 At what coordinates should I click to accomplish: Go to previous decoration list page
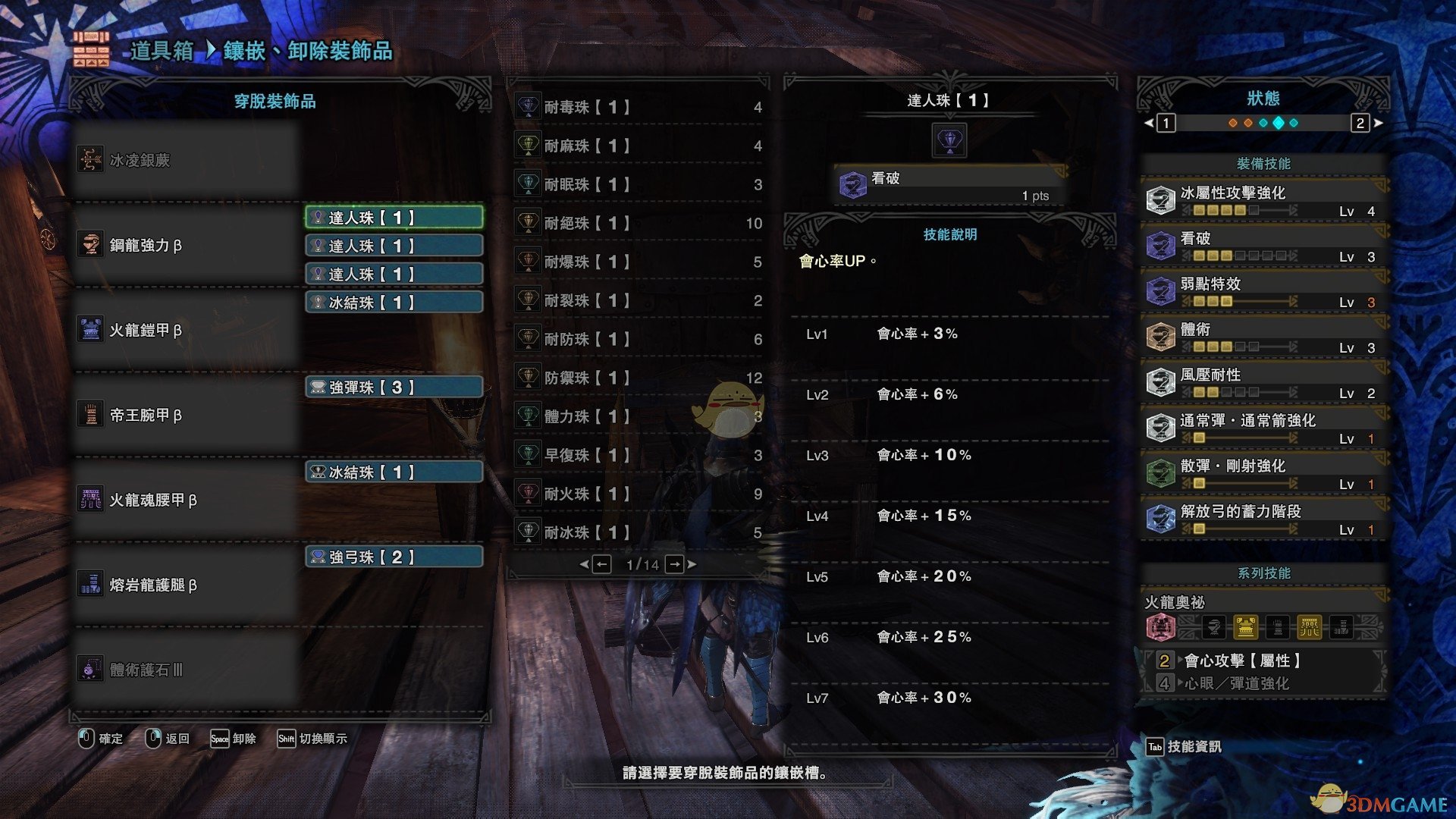point(601,564)
